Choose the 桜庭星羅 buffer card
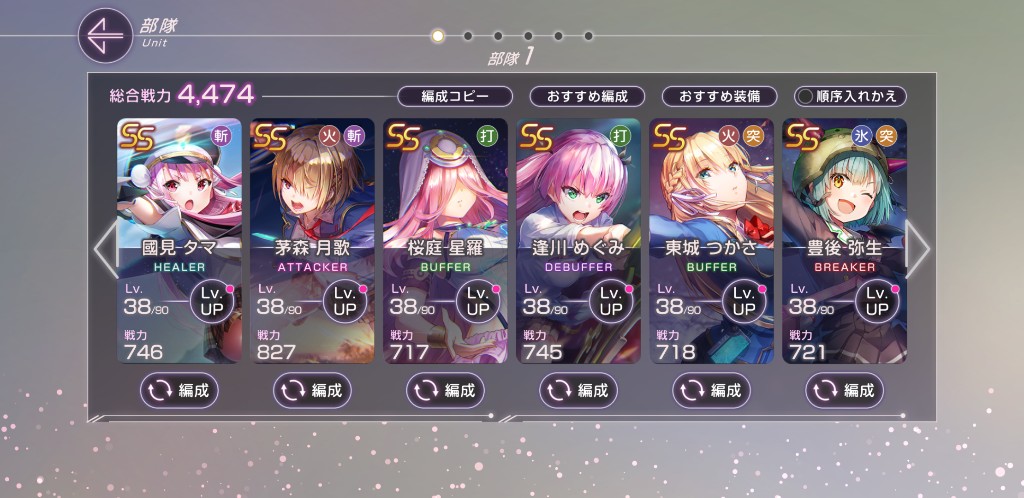 point(445,200)
